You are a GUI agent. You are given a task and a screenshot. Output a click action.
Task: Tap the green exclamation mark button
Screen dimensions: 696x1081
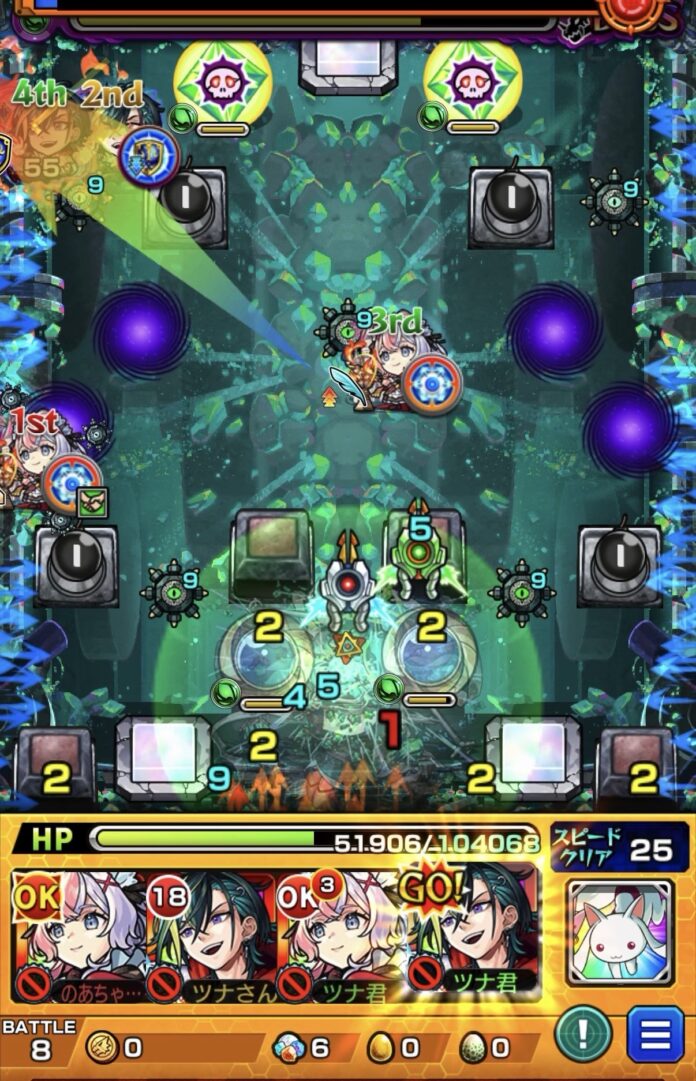(x=584, y=1034)
